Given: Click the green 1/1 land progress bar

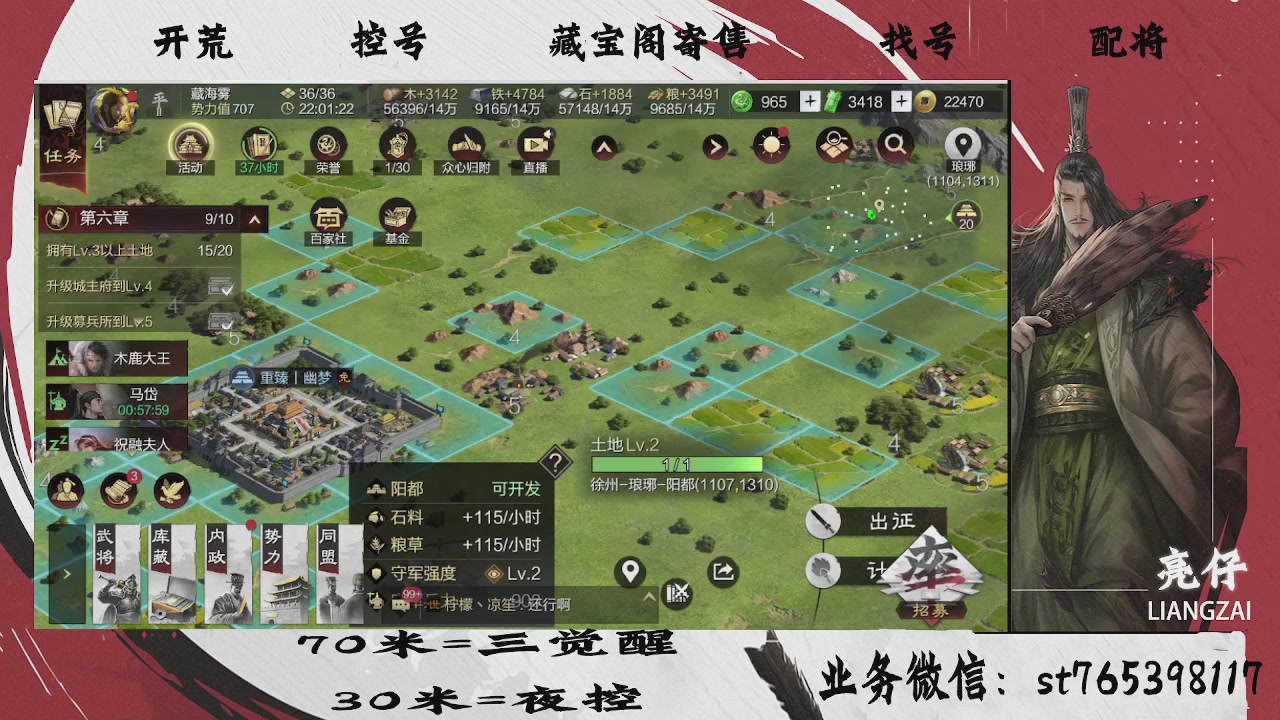Looking at the screenshot, I should 675,462.
